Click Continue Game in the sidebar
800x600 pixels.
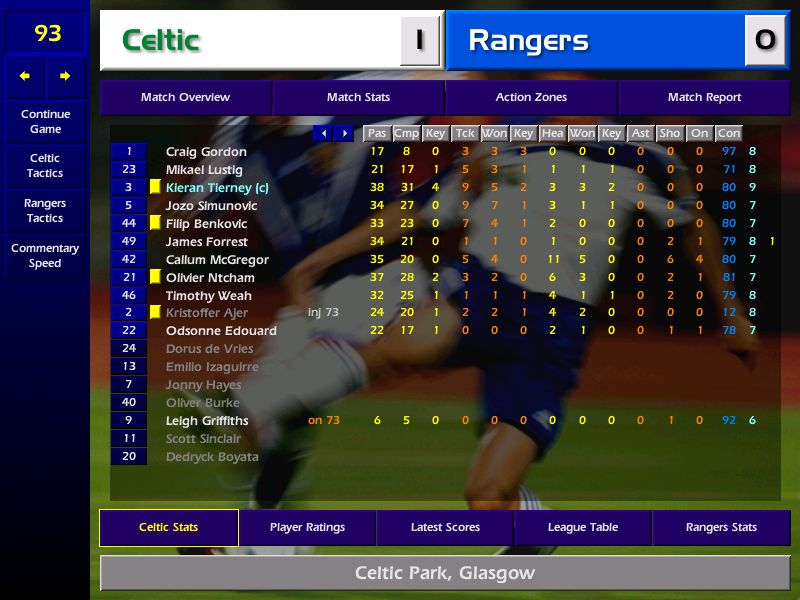[45, 122]
